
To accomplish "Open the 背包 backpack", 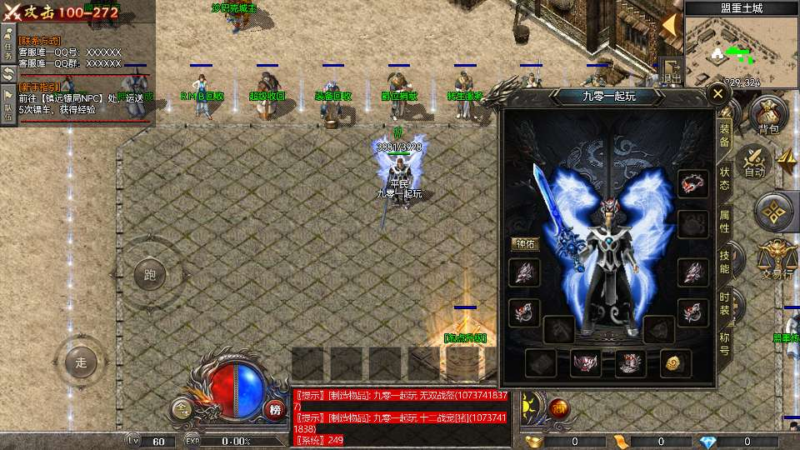I will point(768,116).
